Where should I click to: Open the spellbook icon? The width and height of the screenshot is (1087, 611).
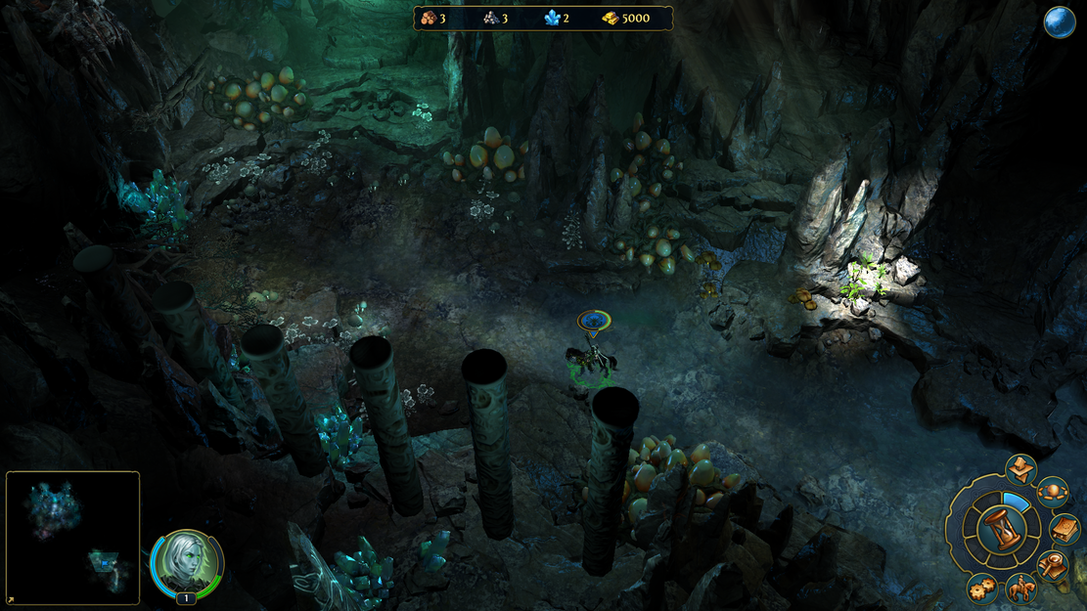[1065, 528]
